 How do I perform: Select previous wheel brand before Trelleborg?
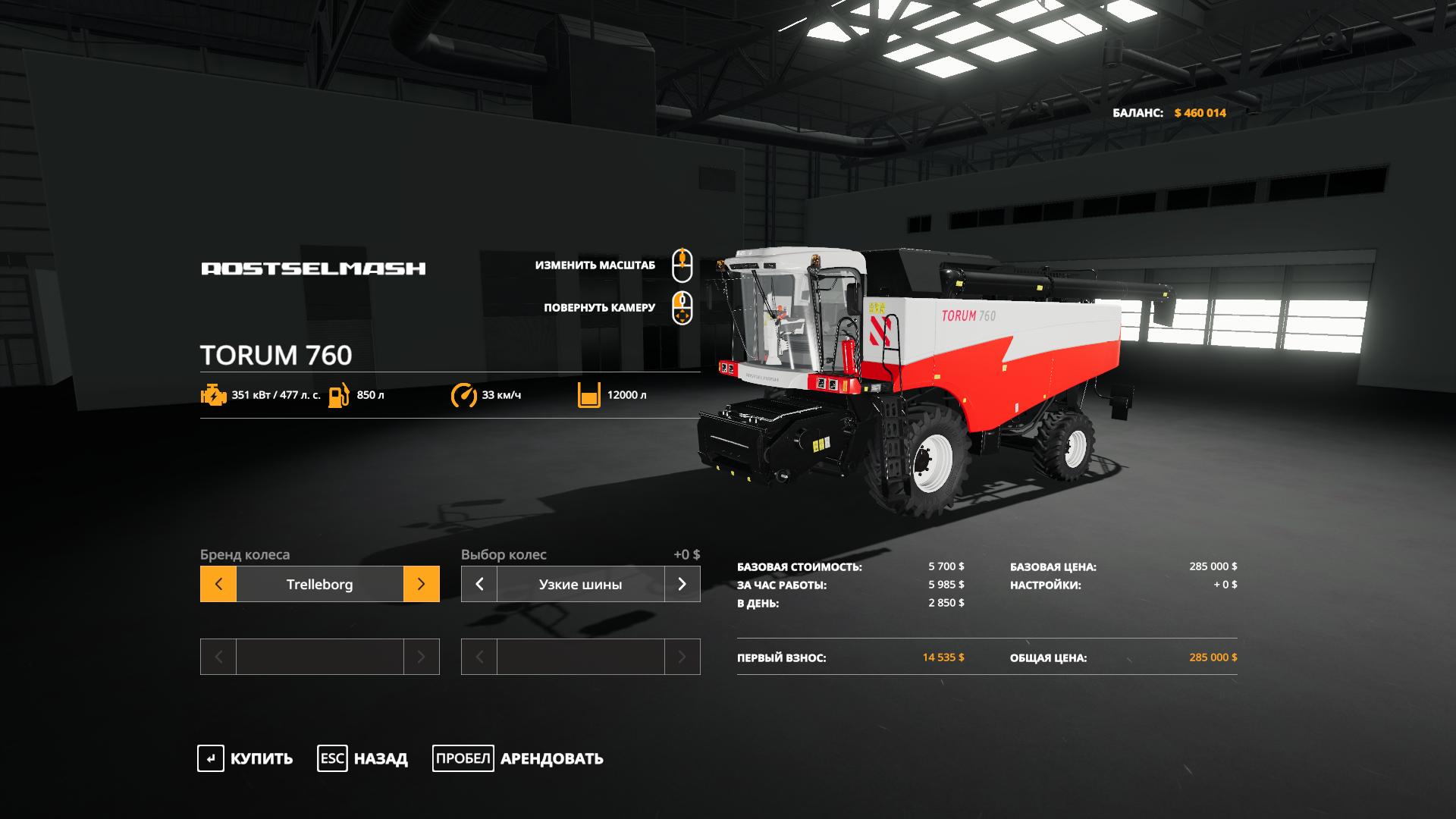pos(218,584)
